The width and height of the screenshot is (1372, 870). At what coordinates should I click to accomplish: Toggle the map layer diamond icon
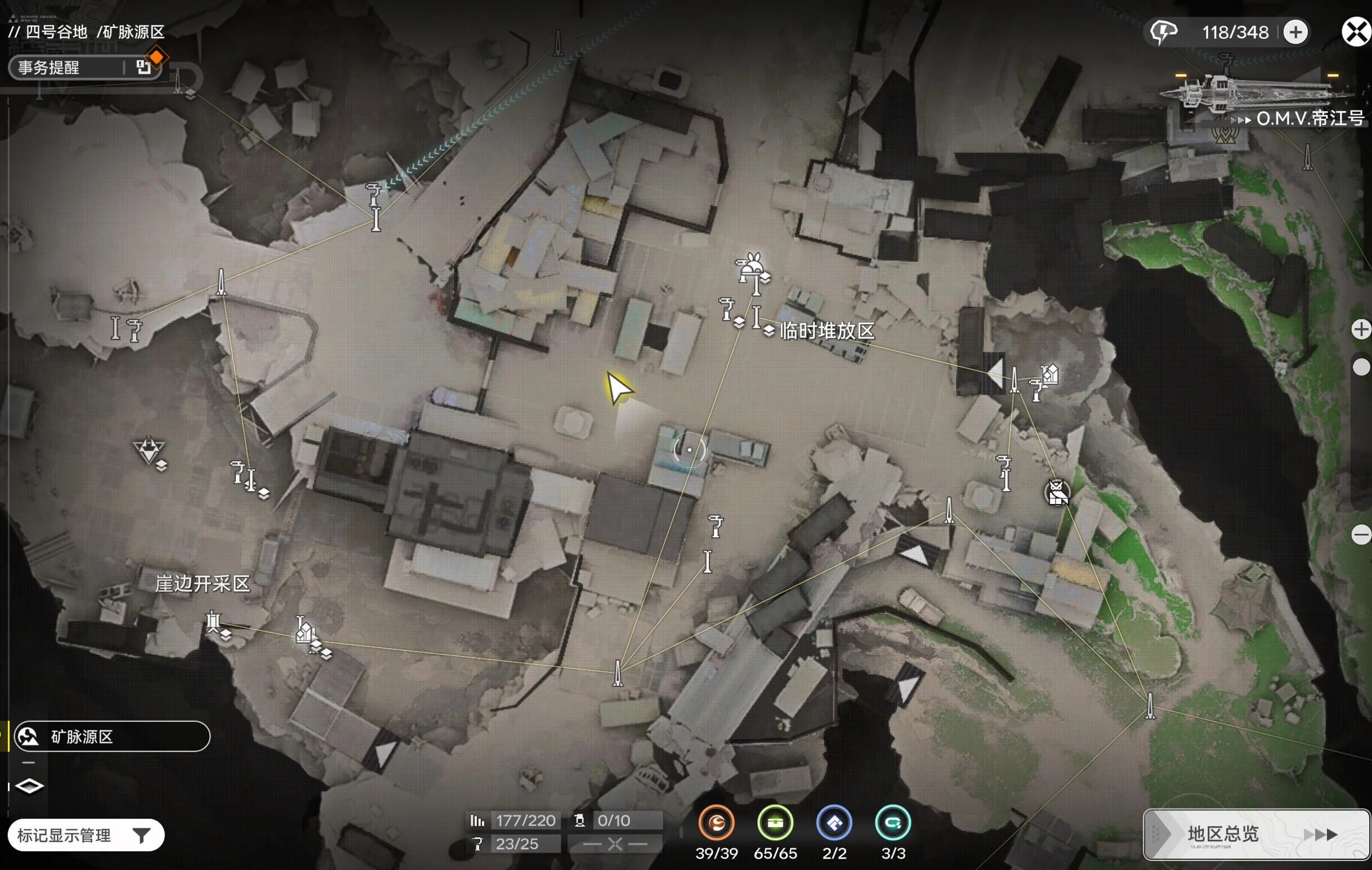click(x=30, y=786)
